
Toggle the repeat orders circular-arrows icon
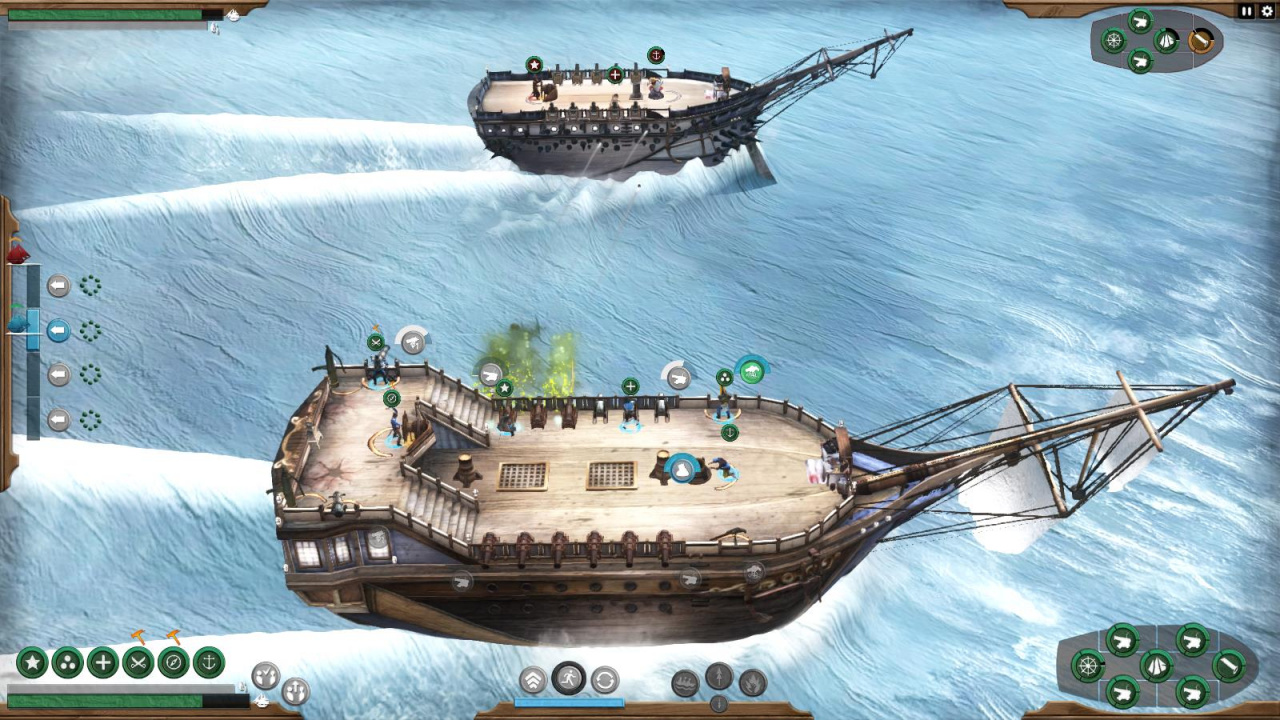pos(603,678)
